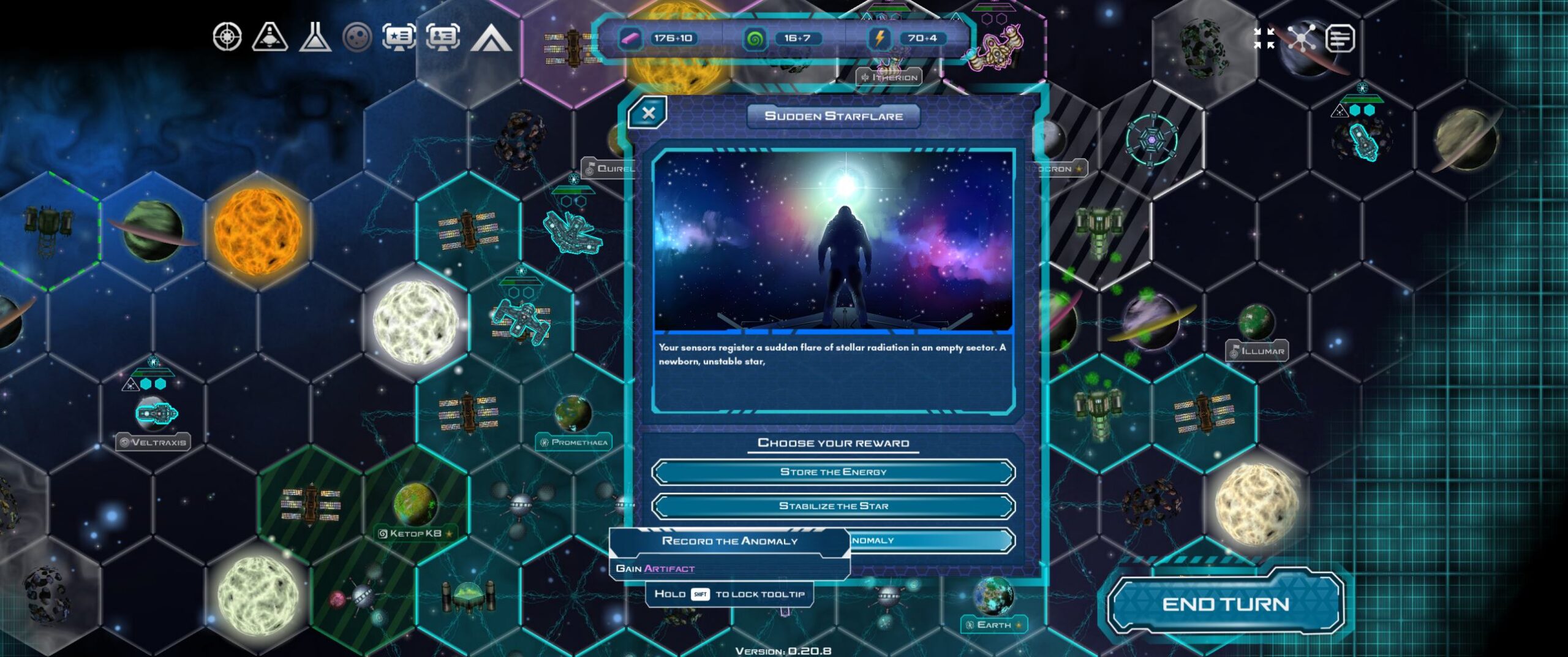Select the Illumar planet label
Screen dimensions: 1568x657
(1257, 351)
